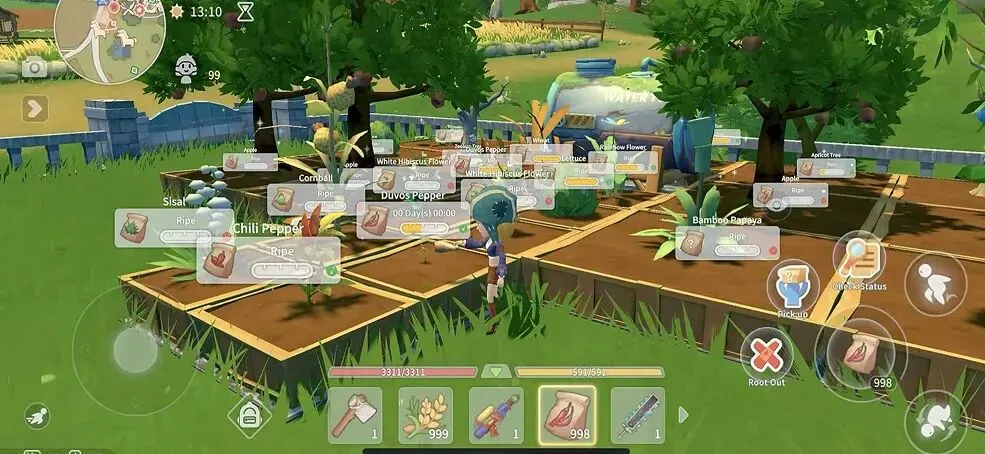985x454 pixels.
Task: Toggle the green dropdown arrow above hotbar
Action: coord(496,371)
